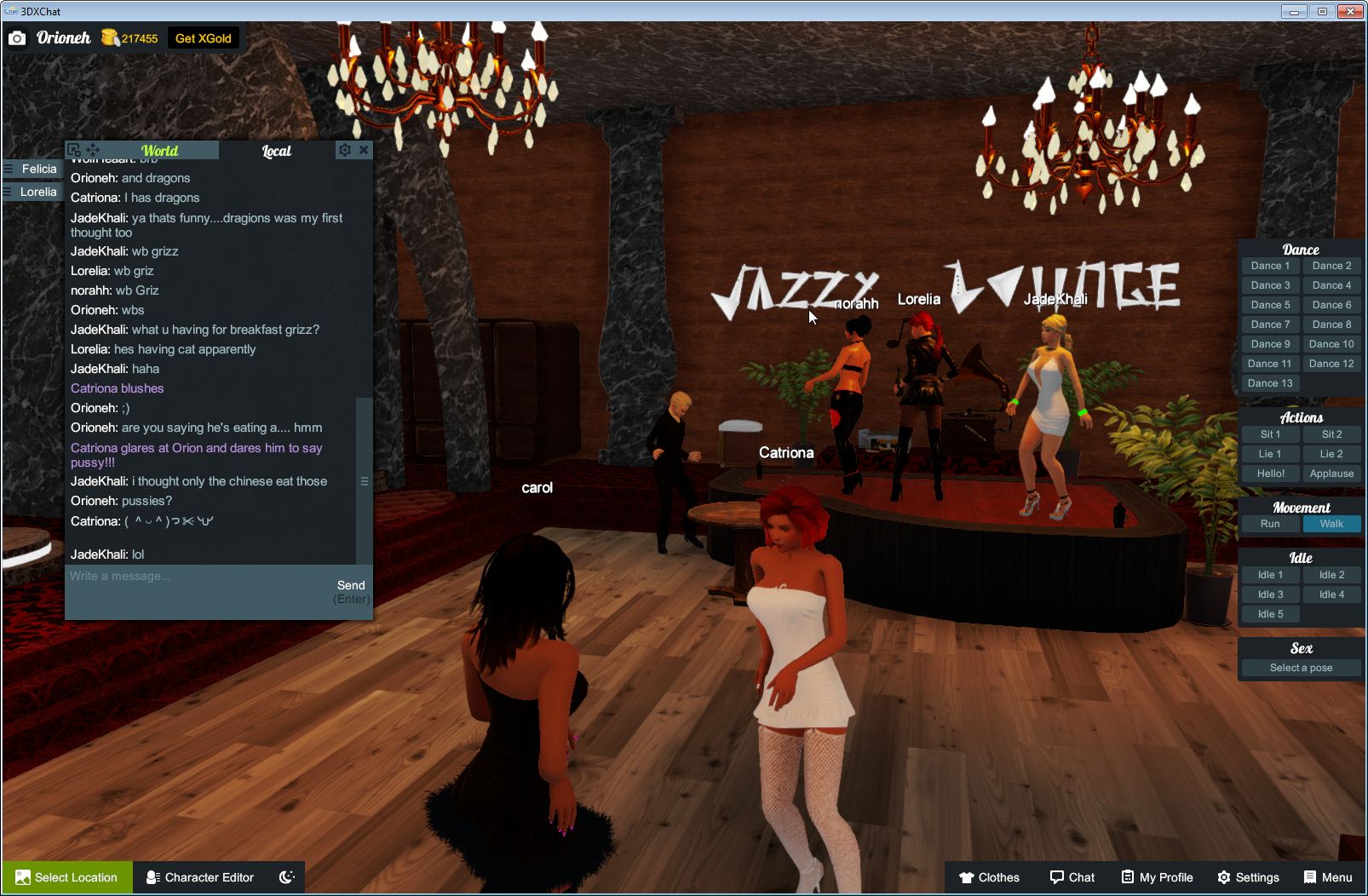
Task: Toggle night mode with the moon icon
Action: 285,877
